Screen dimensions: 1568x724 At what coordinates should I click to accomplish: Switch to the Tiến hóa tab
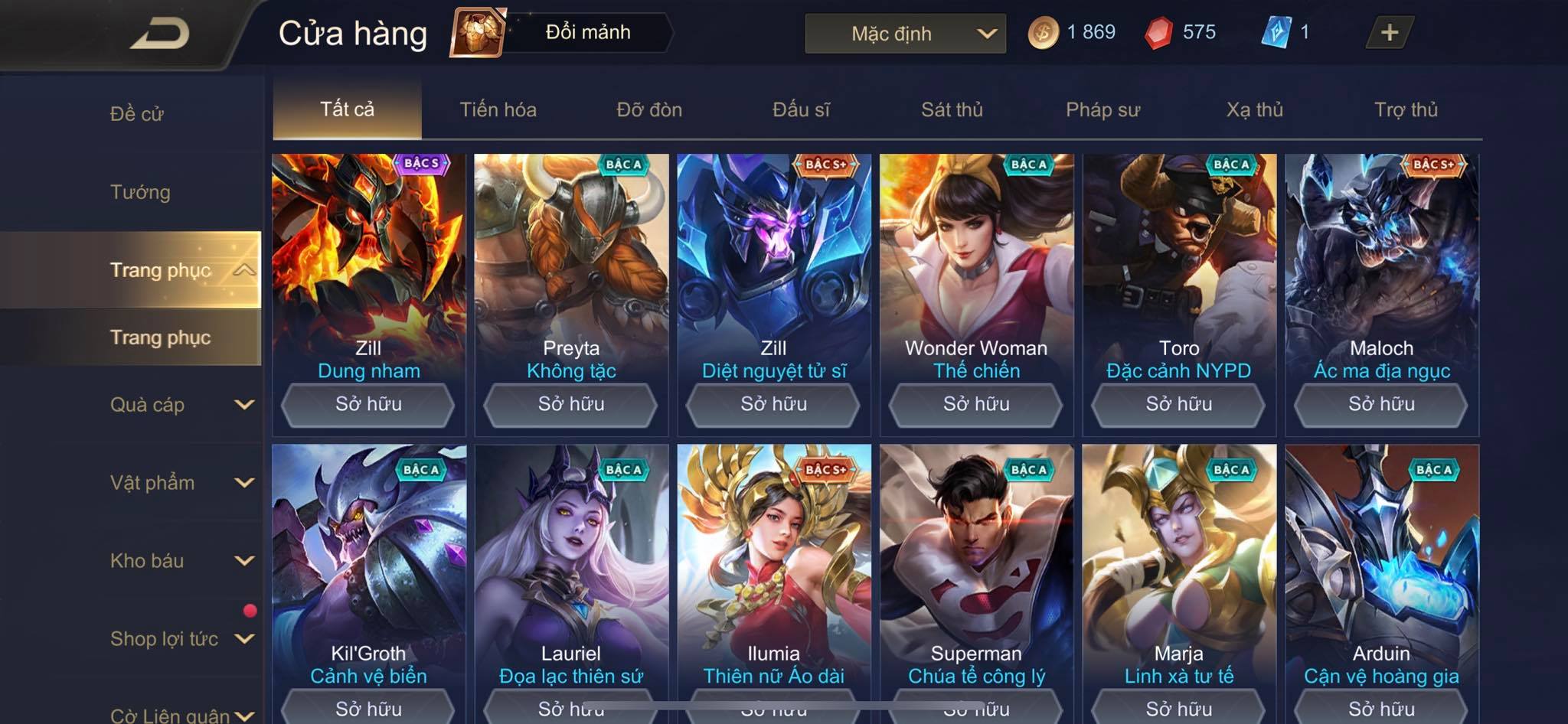pyautogui.click(x=498, y=110)
